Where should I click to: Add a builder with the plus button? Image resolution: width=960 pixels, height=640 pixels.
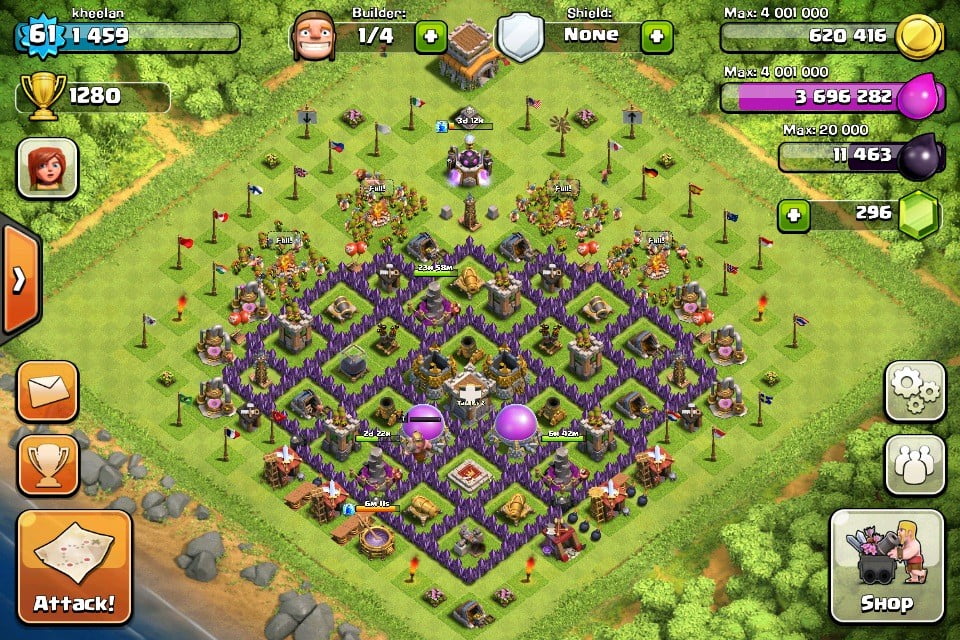(x=431, y=36)
